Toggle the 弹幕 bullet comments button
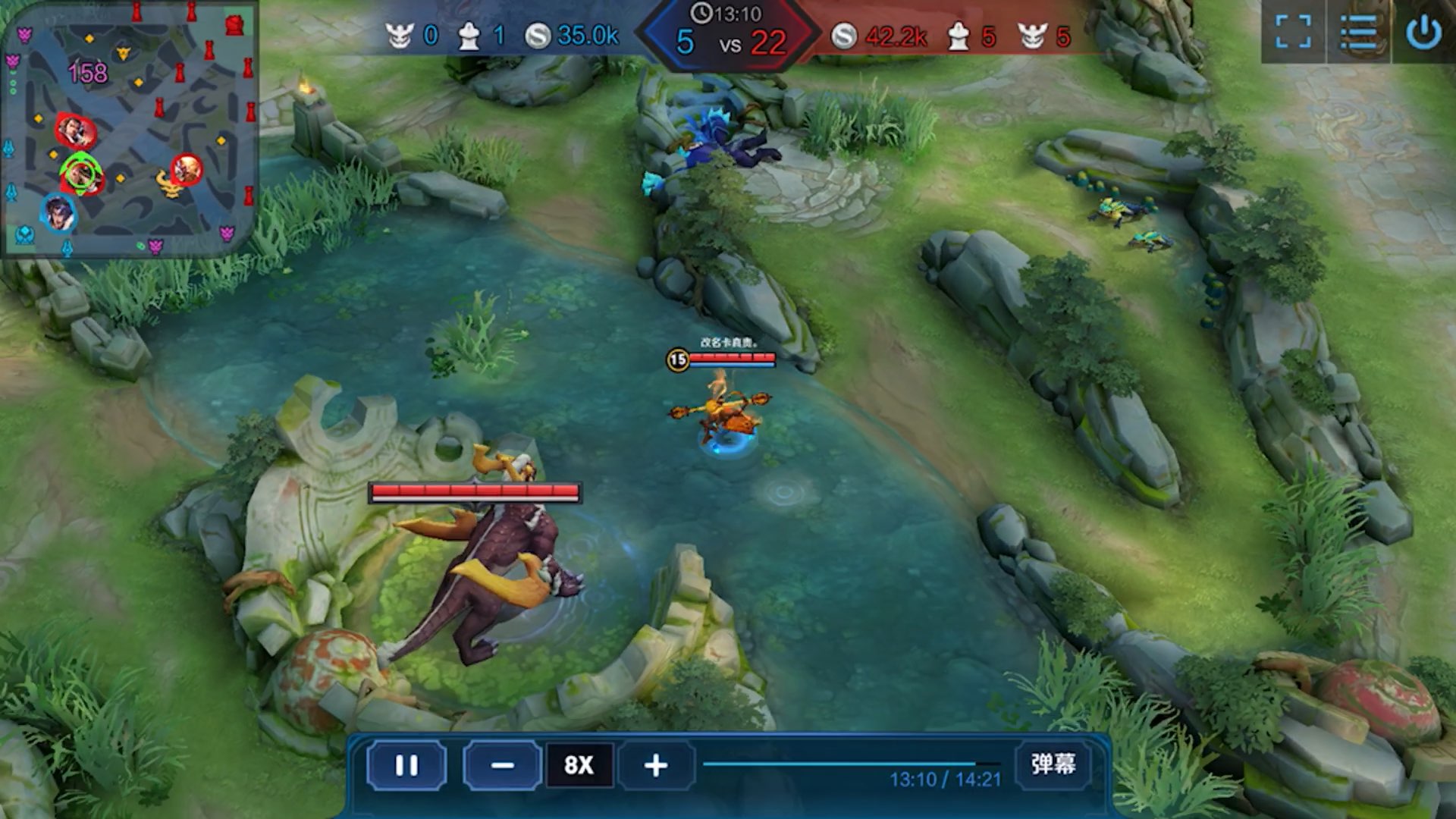 (x=1053, y=764)
